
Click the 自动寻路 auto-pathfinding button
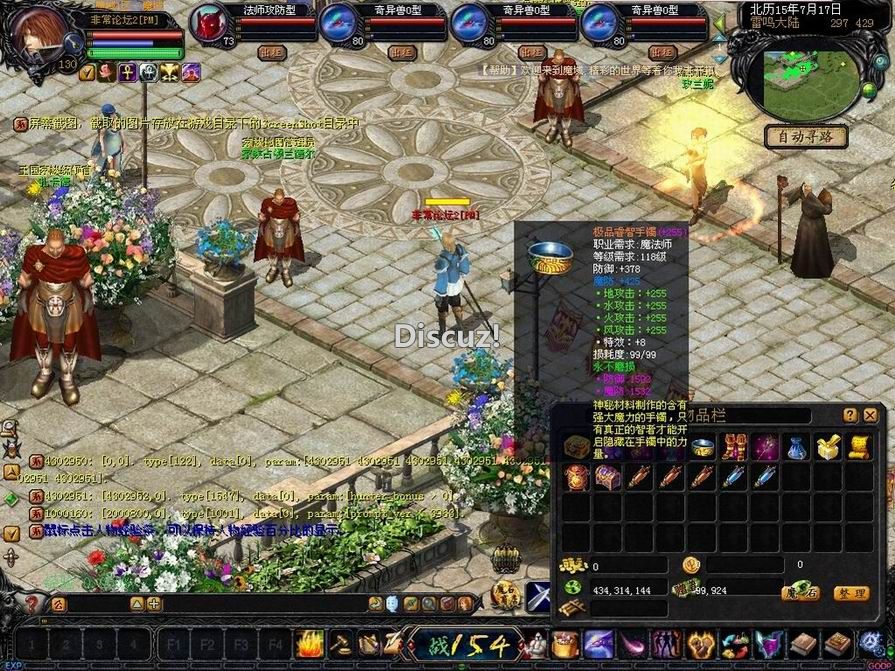pyautogui.click(x=806, y=137)
